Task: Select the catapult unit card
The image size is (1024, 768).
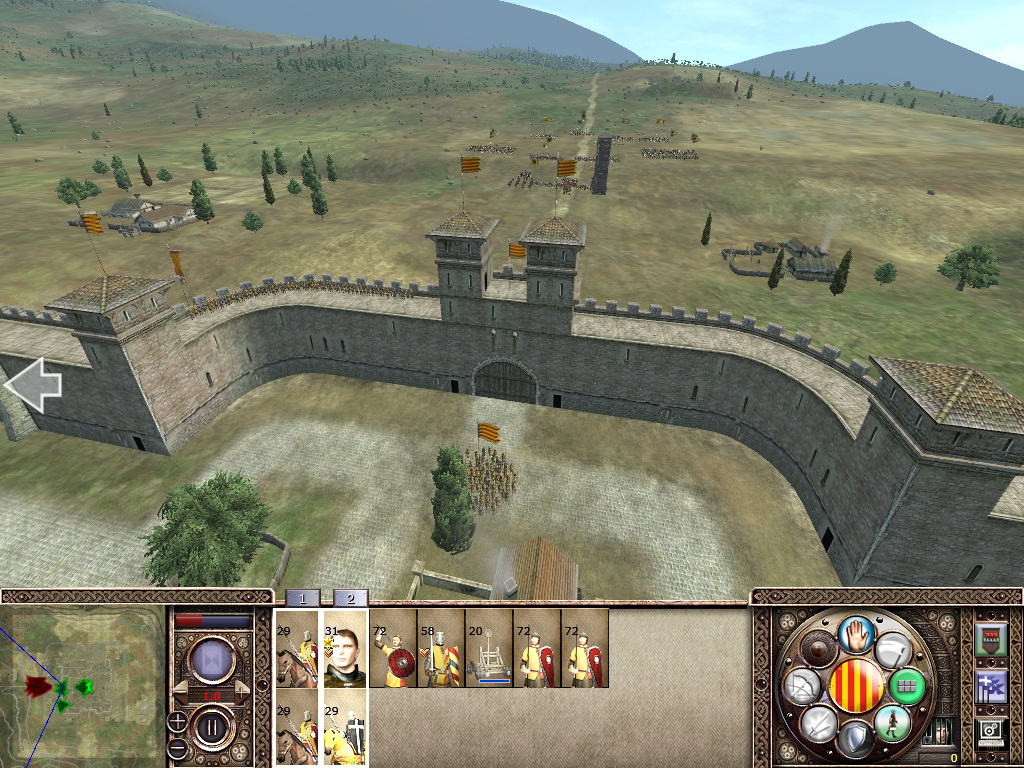Action: coord(488,649)
